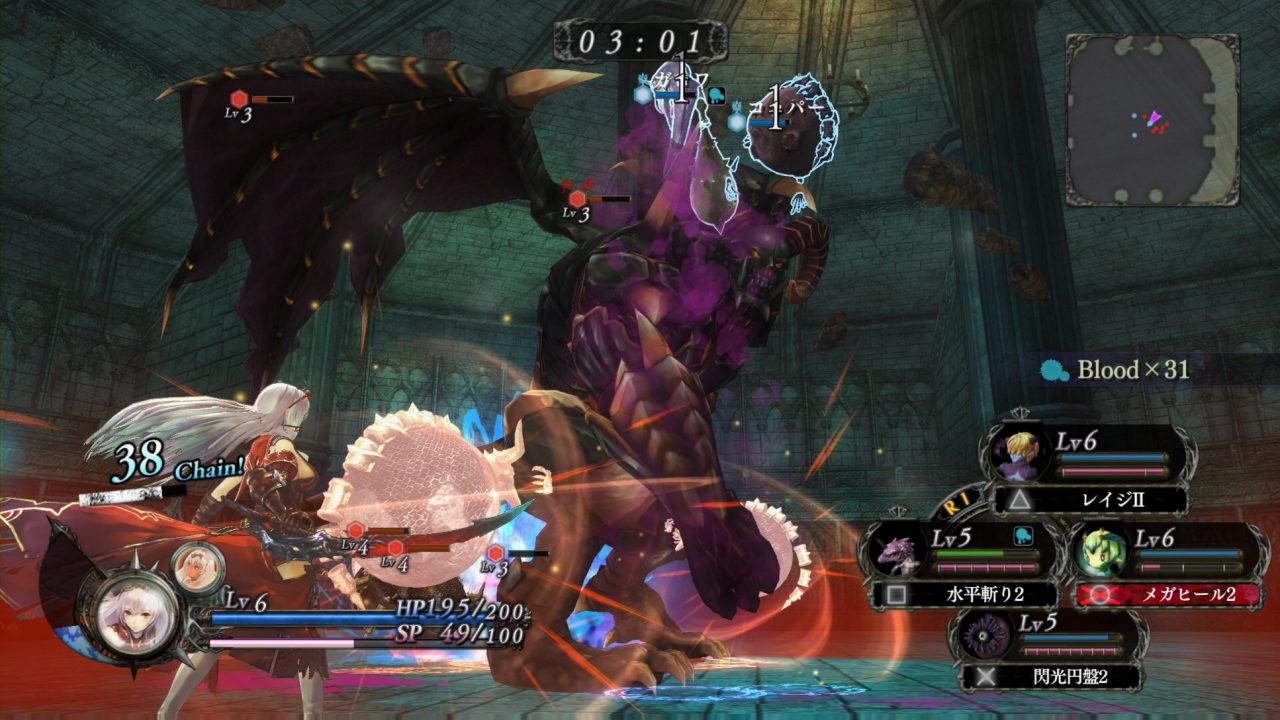Select the blonde servan's Lv6 portrait

click(1021, 453)
